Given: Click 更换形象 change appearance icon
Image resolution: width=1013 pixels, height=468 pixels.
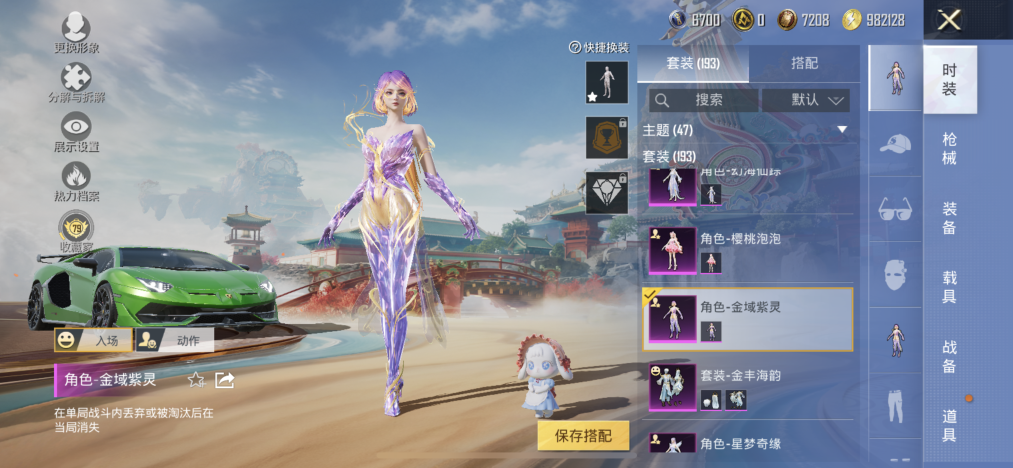Looking at the screenshot, I should 76,33.
